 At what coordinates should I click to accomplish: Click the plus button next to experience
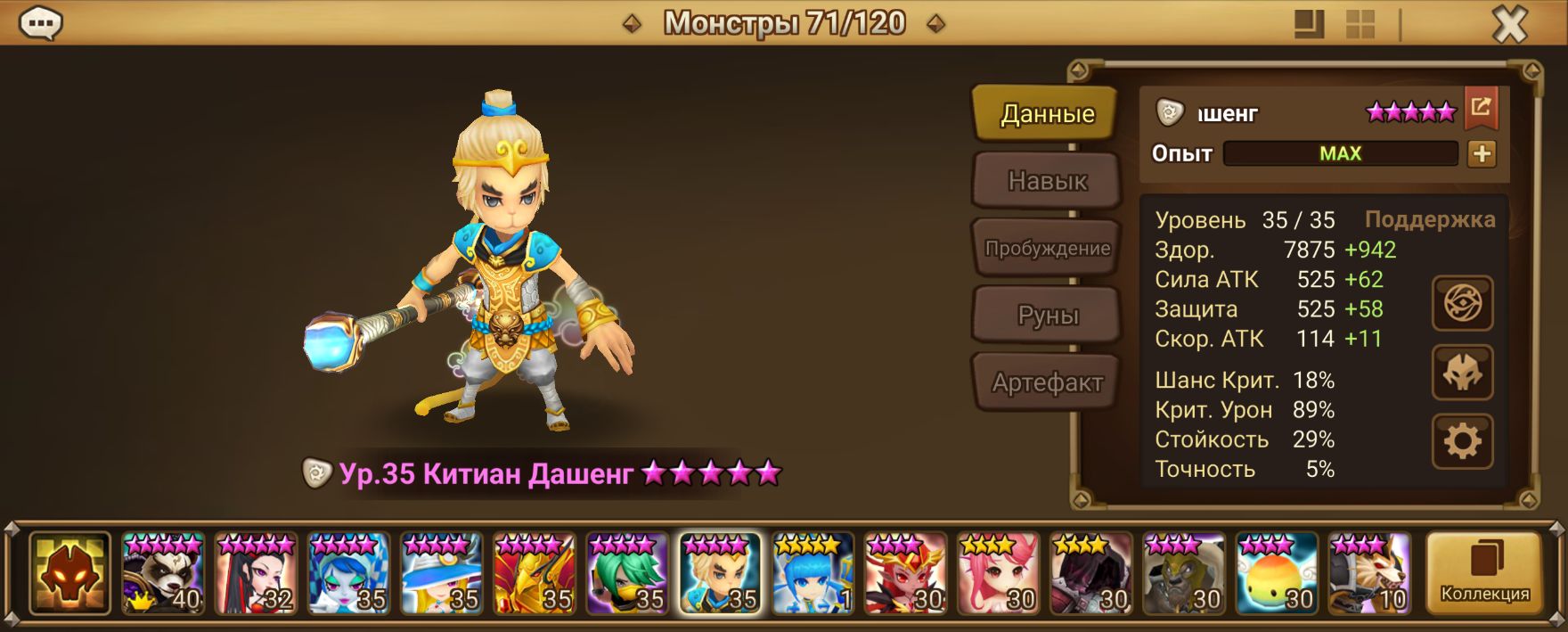coord(1482,154)
